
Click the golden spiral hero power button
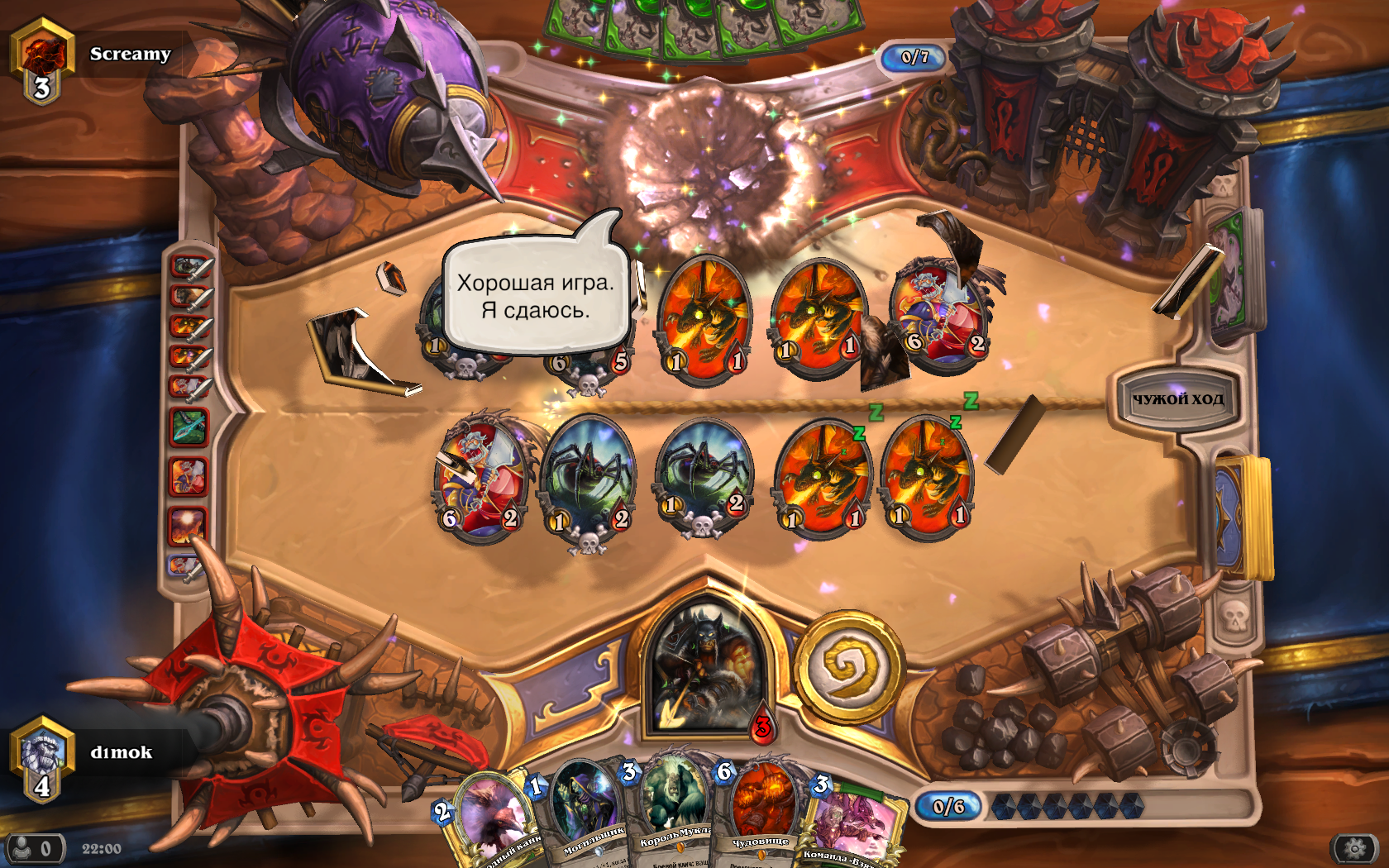click(x=849, y=666)
